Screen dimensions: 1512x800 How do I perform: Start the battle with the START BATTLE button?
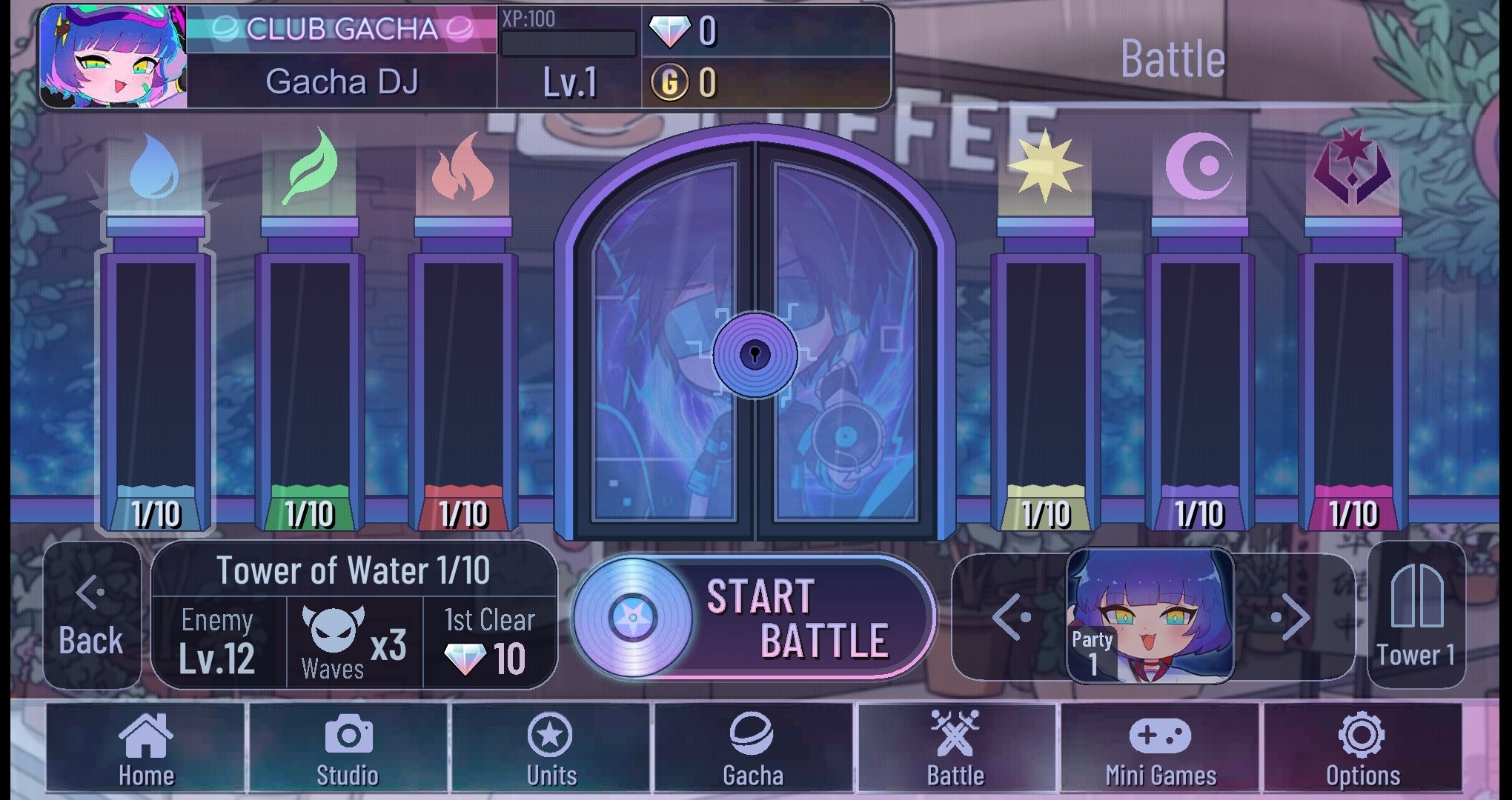tap(755, 617)
